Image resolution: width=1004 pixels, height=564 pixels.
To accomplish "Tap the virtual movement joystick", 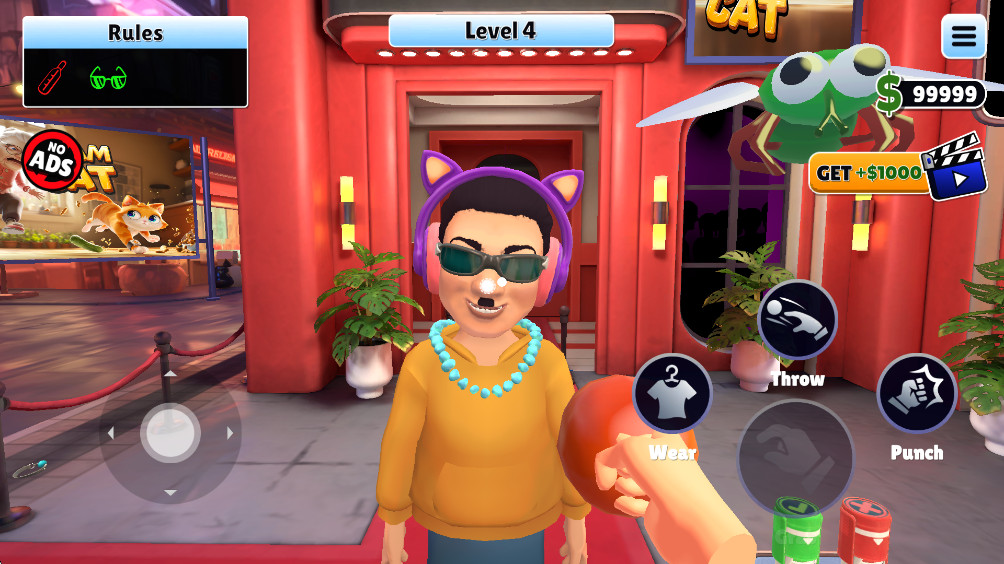I will click(x=170, y=433).
